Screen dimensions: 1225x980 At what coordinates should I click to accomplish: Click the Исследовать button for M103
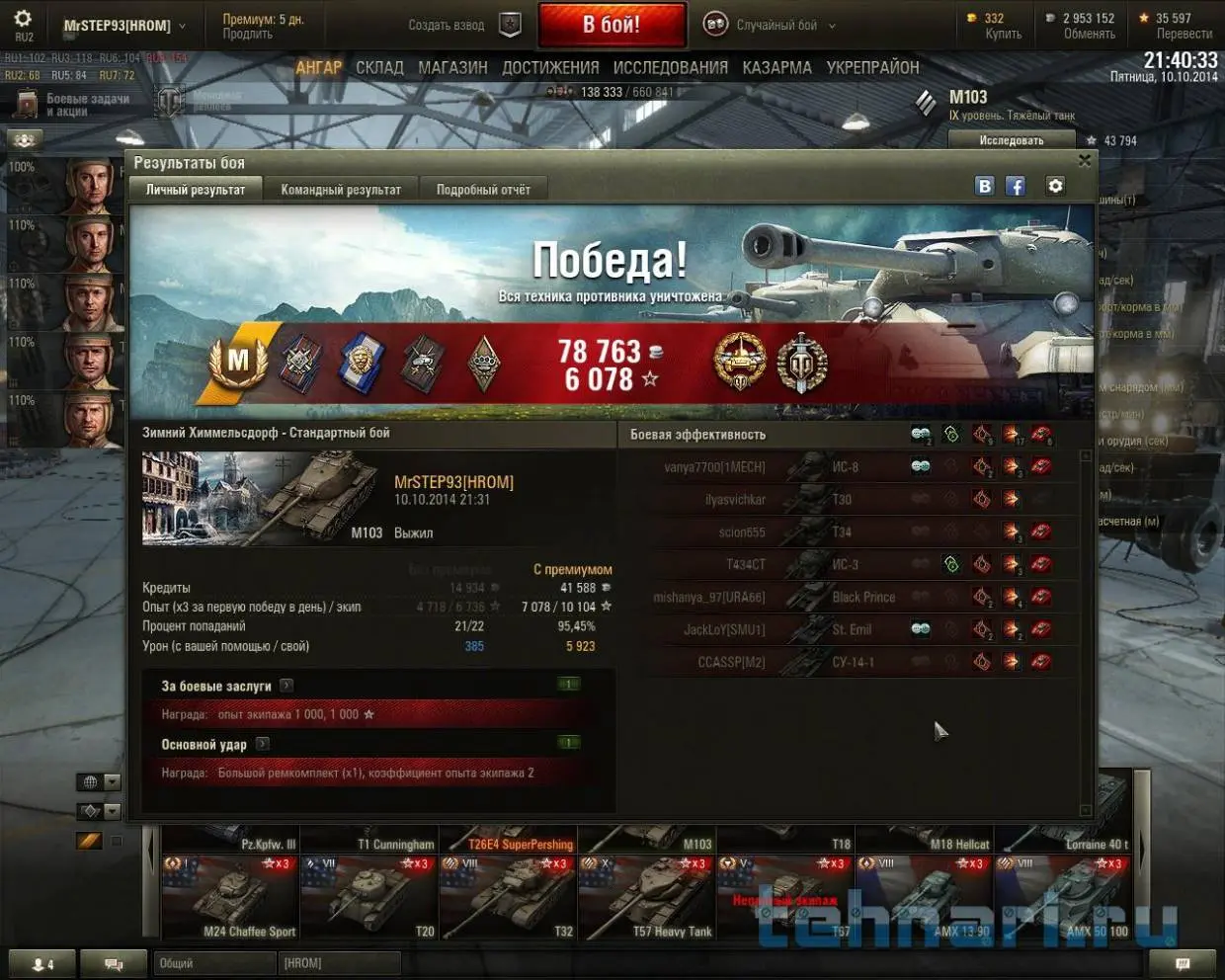[x=1011, y=140]
